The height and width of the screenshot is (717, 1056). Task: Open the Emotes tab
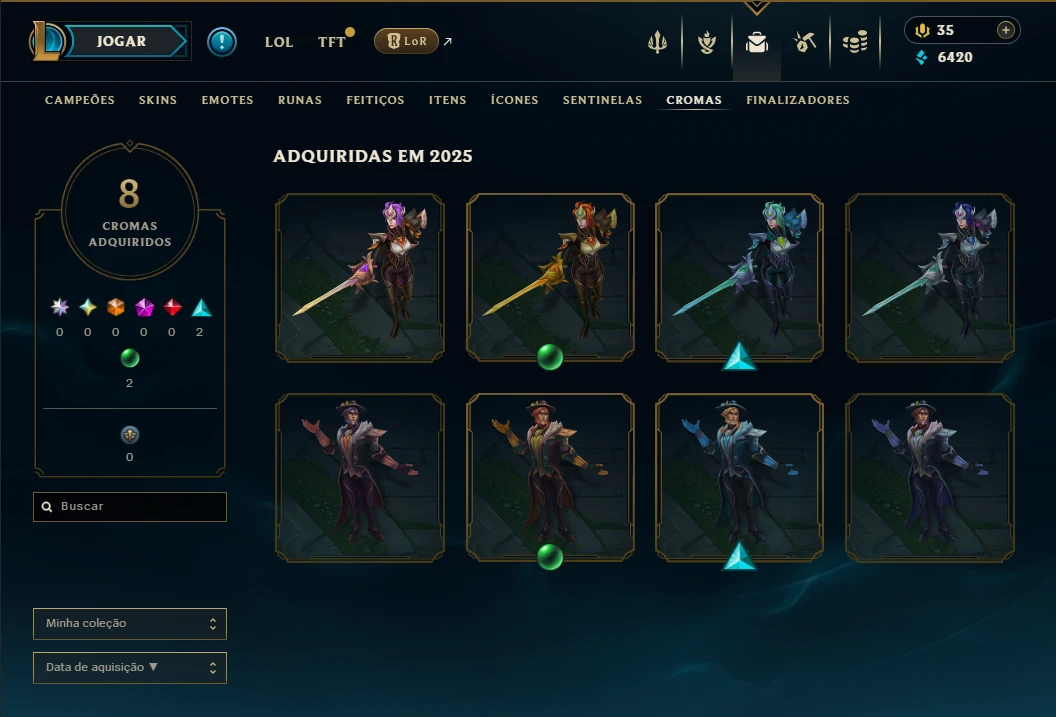(227, 100)
